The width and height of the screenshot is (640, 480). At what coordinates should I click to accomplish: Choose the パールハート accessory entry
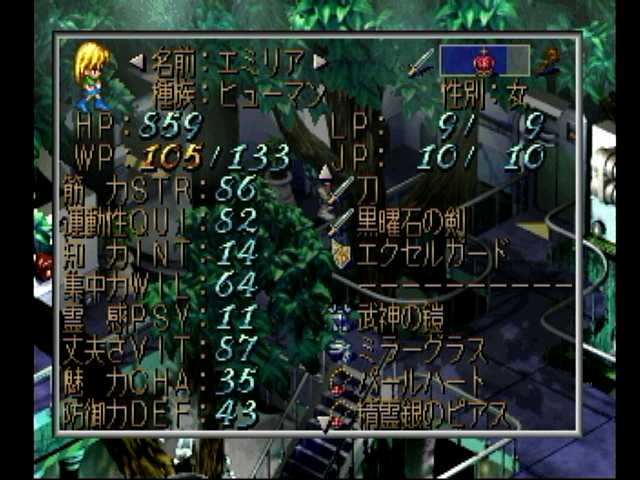coord(421,381)
